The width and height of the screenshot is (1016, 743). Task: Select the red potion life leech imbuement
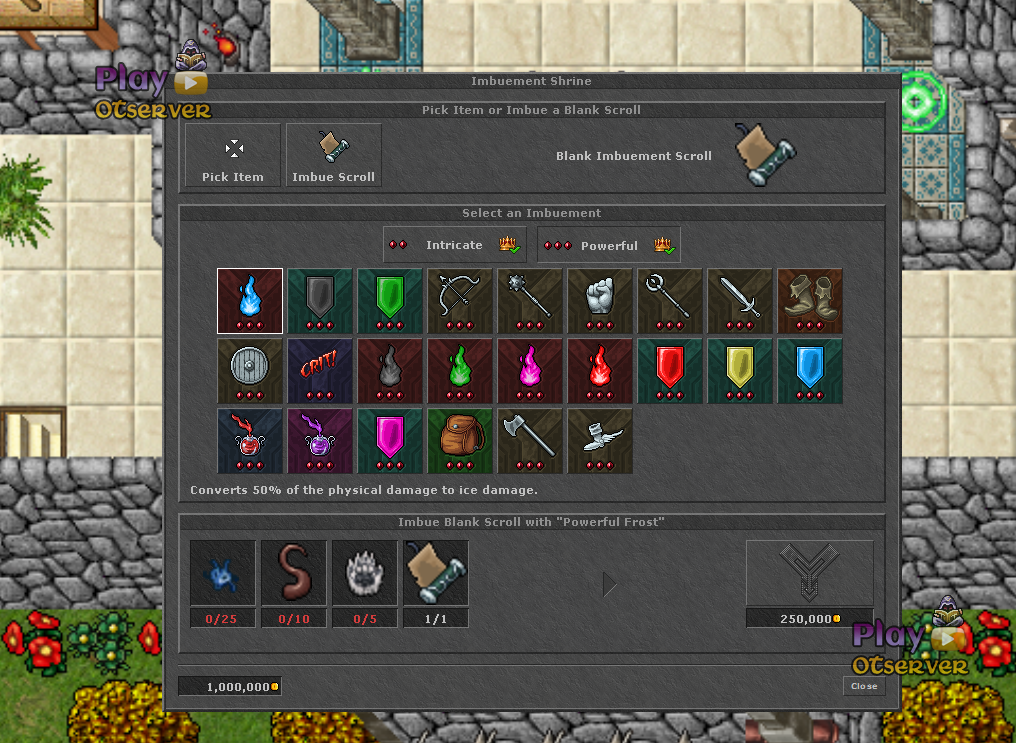(250, 440)
